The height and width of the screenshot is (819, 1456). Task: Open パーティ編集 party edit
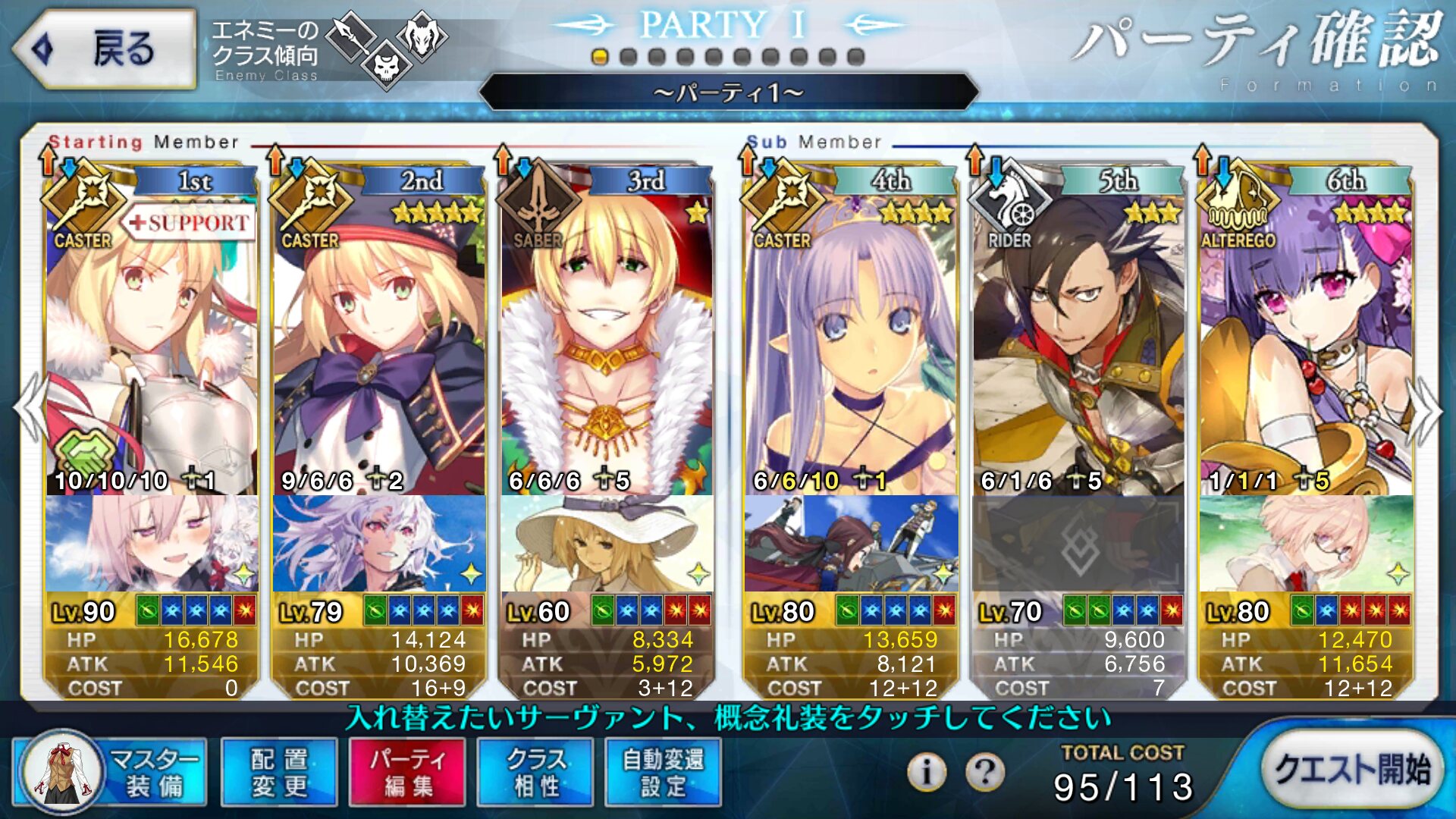click(407, 773)
